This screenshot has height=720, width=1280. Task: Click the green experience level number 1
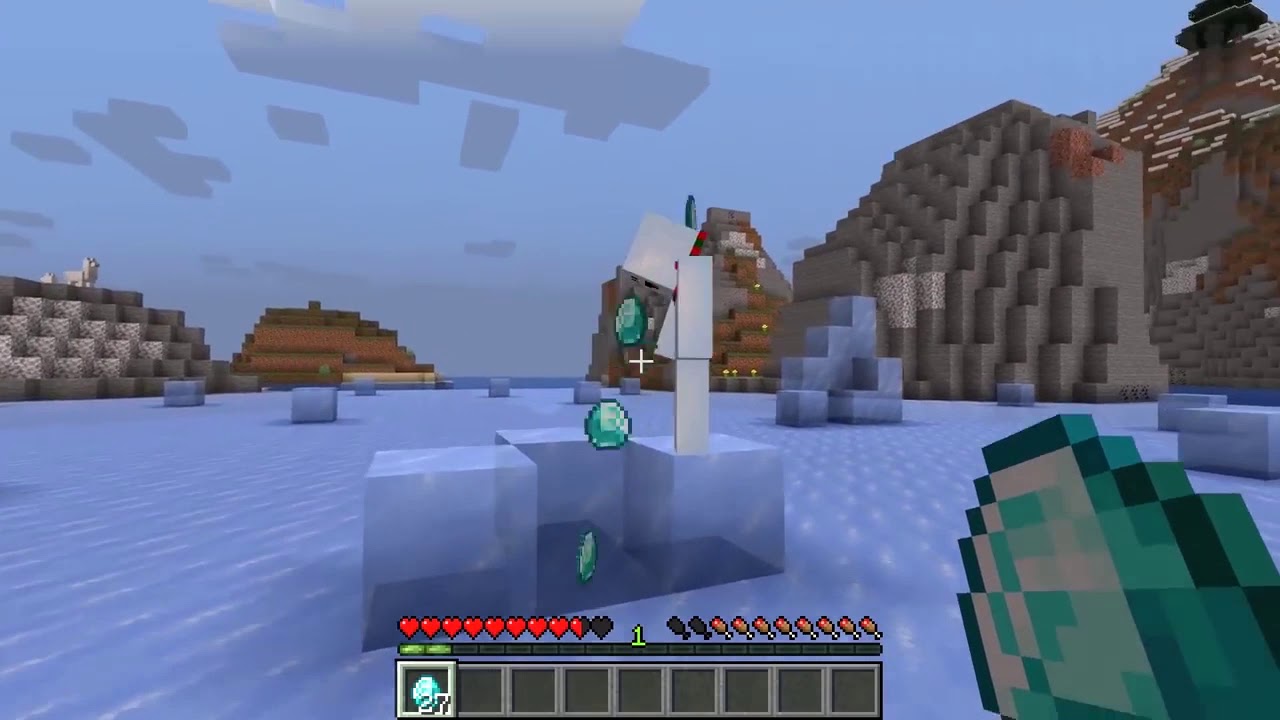638,636
